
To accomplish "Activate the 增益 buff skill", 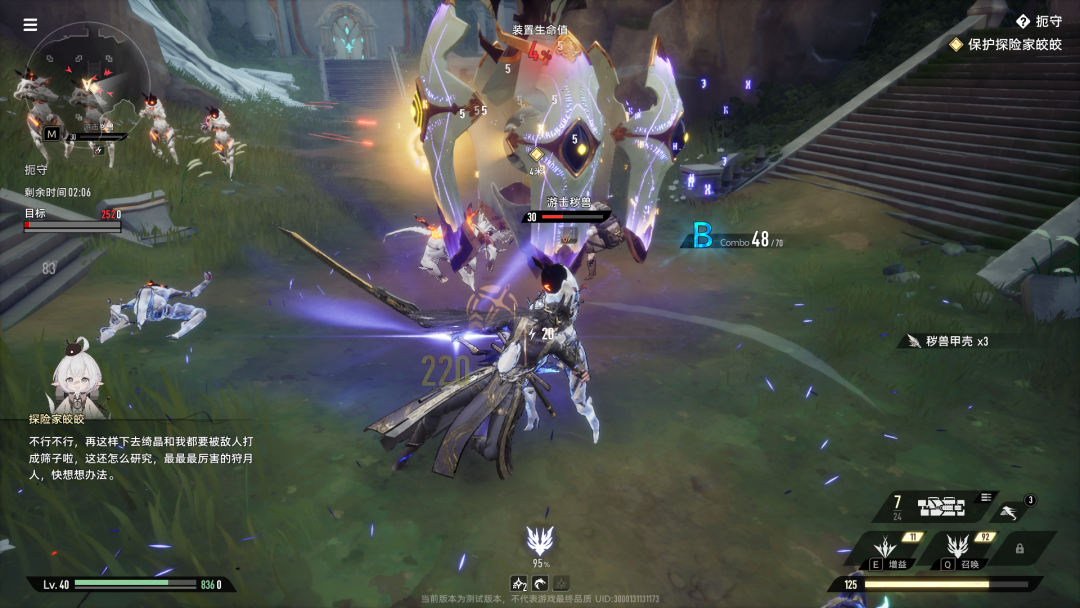I will click(884, 549).
